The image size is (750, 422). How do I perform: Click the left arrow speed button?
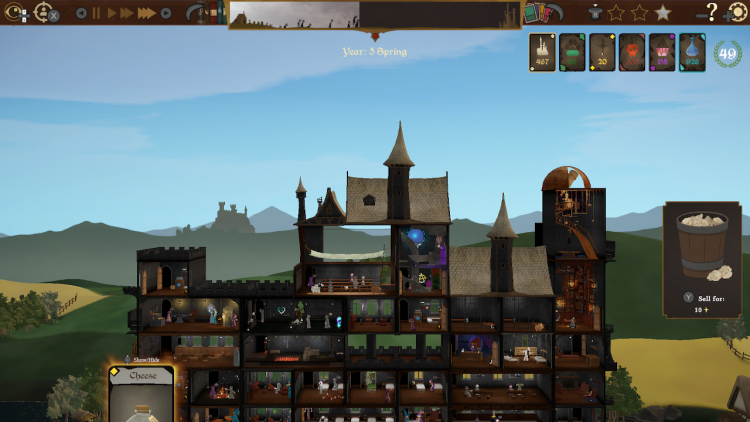(81, 13)
